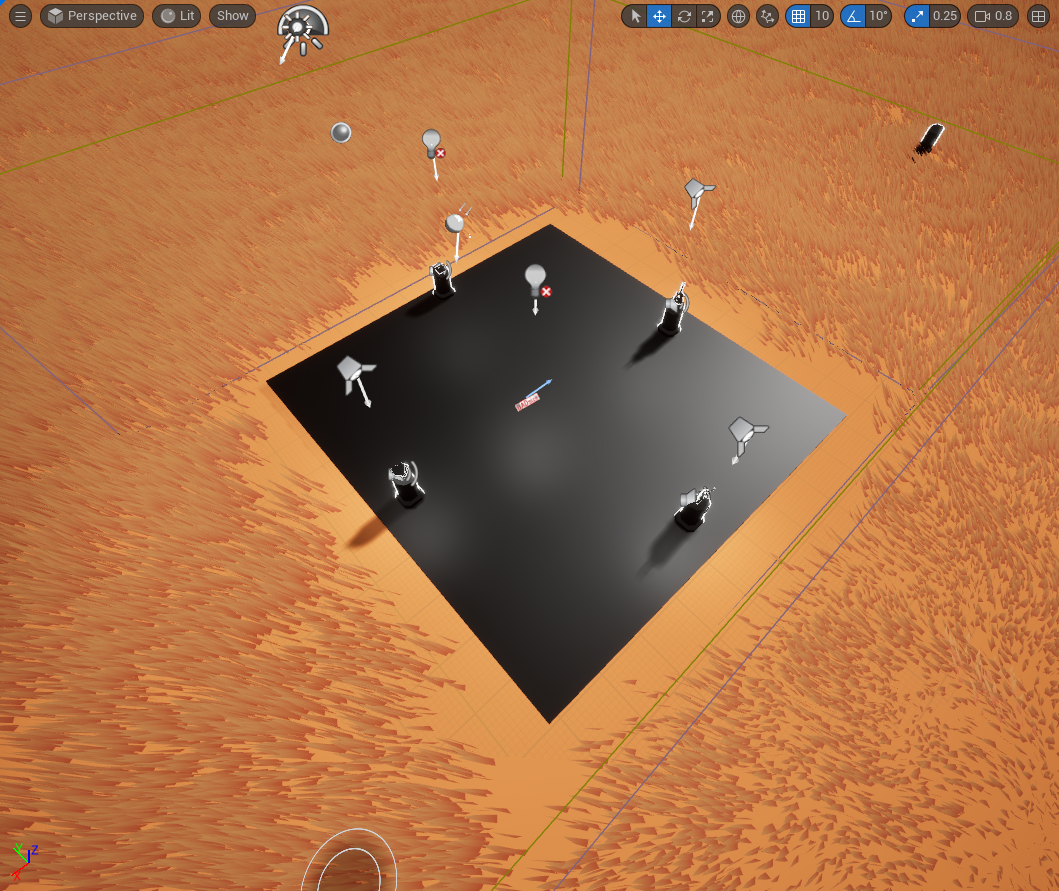
Task: Open the camera speed 0.8 setting
Action: [993, 16]
